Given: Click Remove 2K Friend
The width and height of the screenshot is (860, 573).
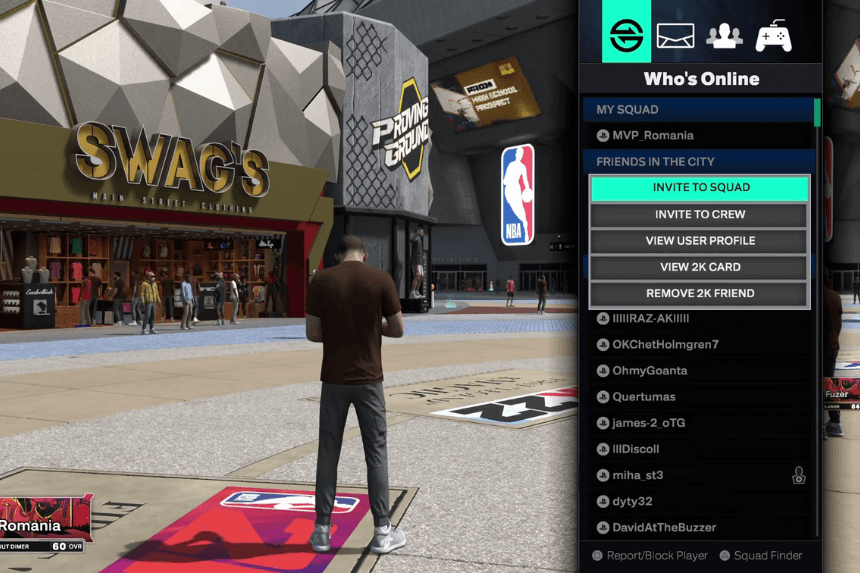Looking at the screenshot, I should click(700, 294).
